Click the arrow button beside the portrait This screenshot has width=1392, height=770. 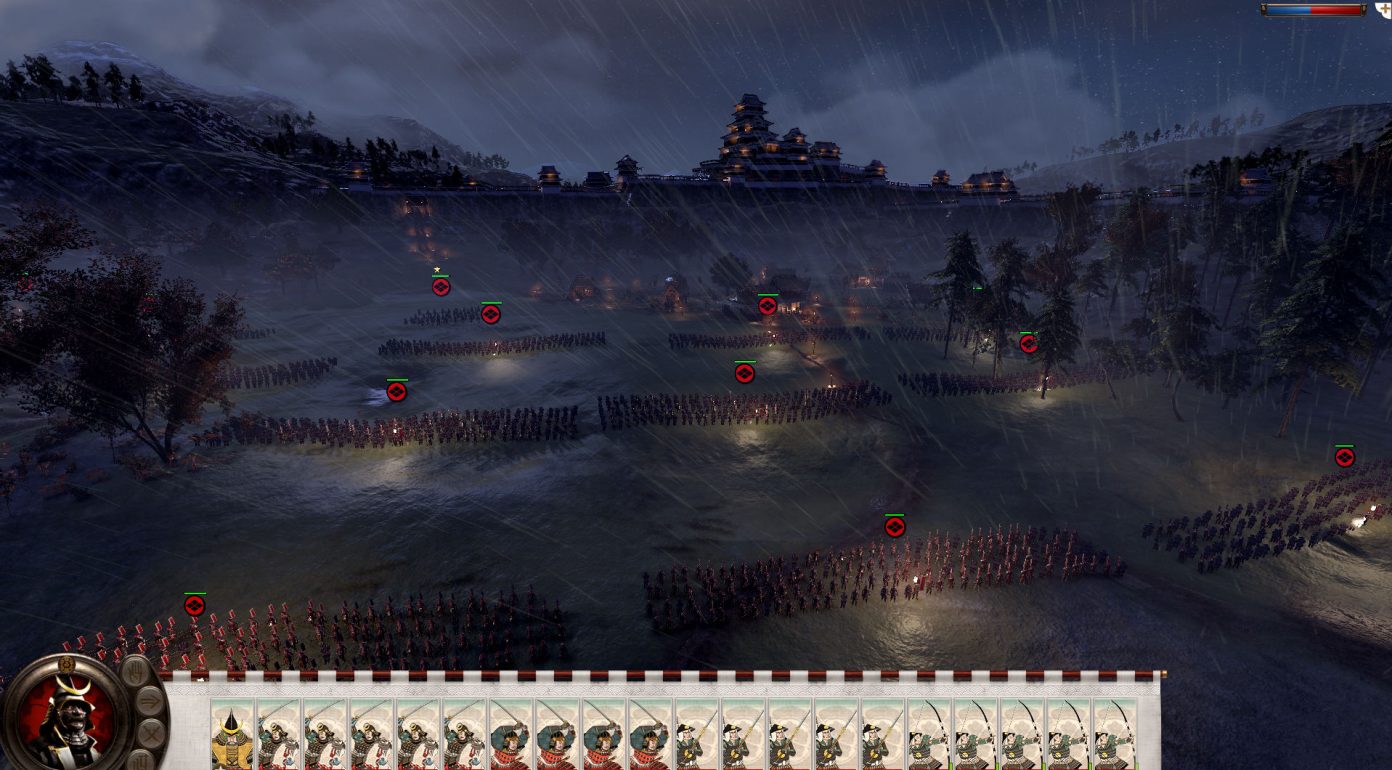[150, 700]
